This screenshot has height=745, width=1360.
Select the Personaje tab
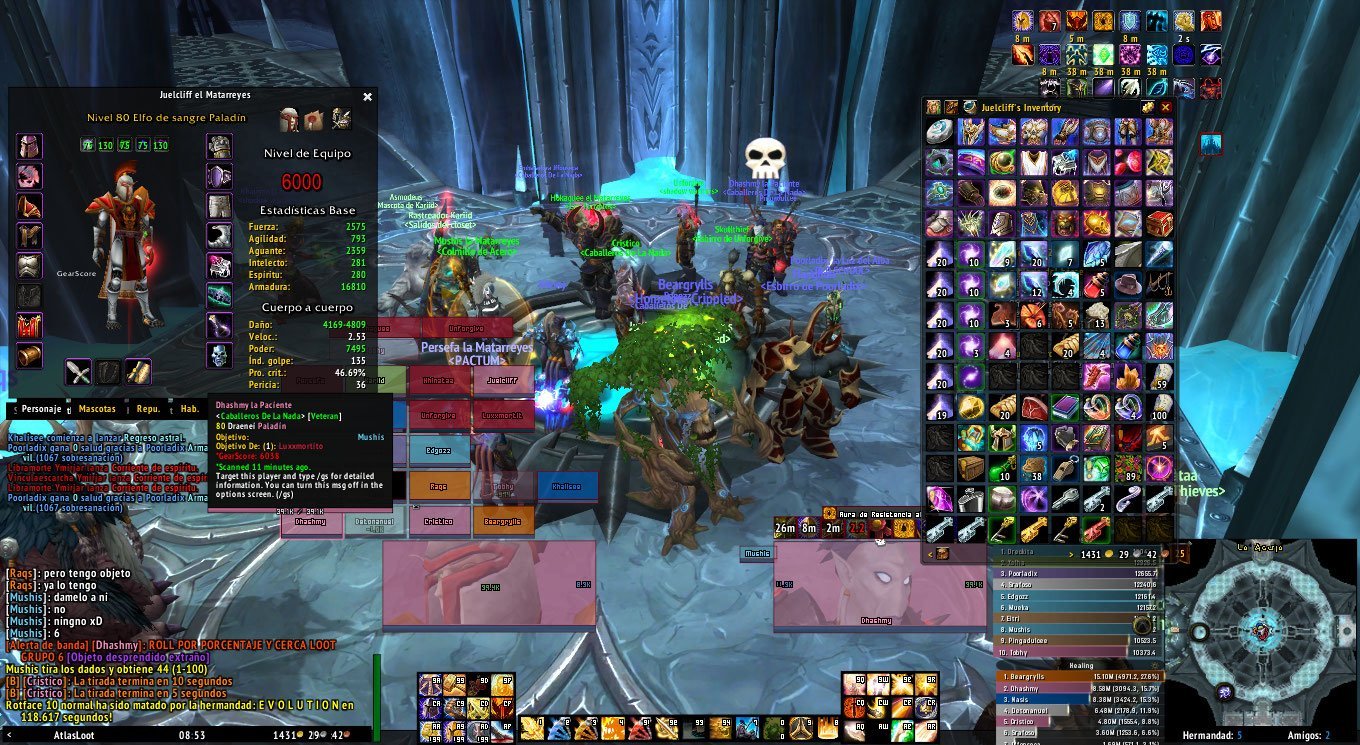pyautogui.click(x=40, y=409)
